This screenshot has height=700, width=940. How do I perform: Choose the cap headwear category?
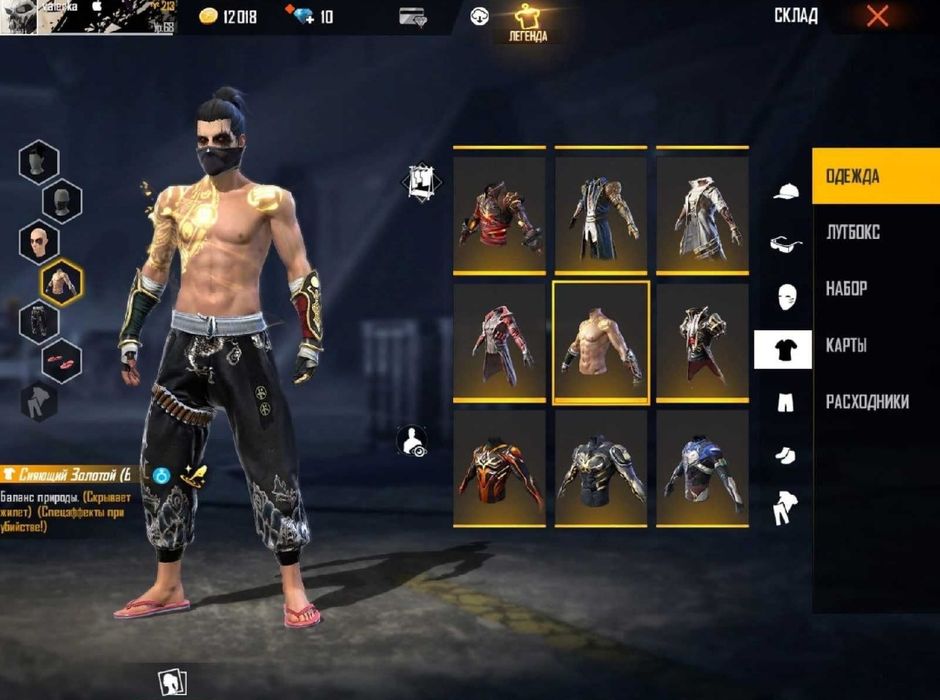(787, 190)
